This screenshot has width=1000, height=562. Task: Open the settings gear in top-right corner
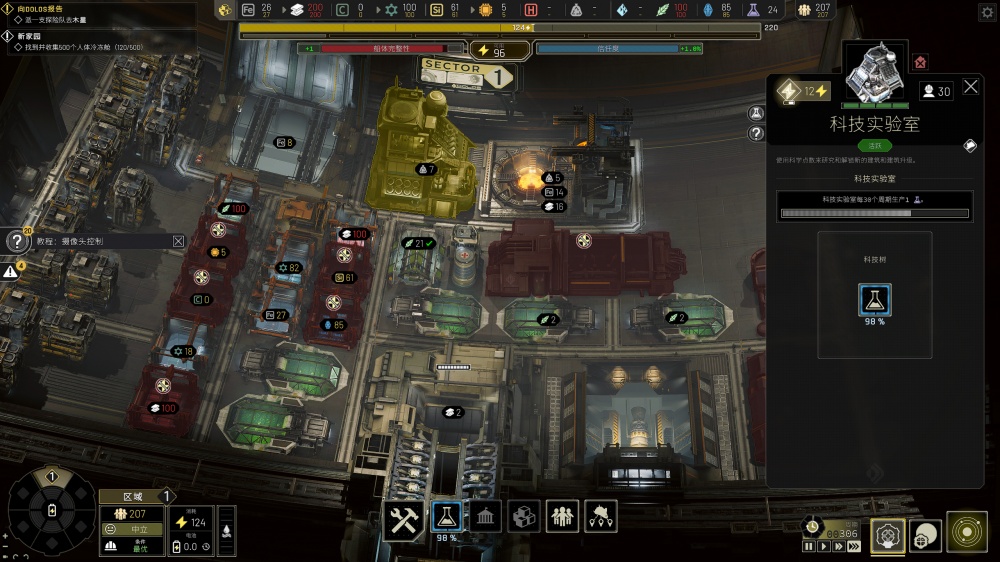click(987, 10)
